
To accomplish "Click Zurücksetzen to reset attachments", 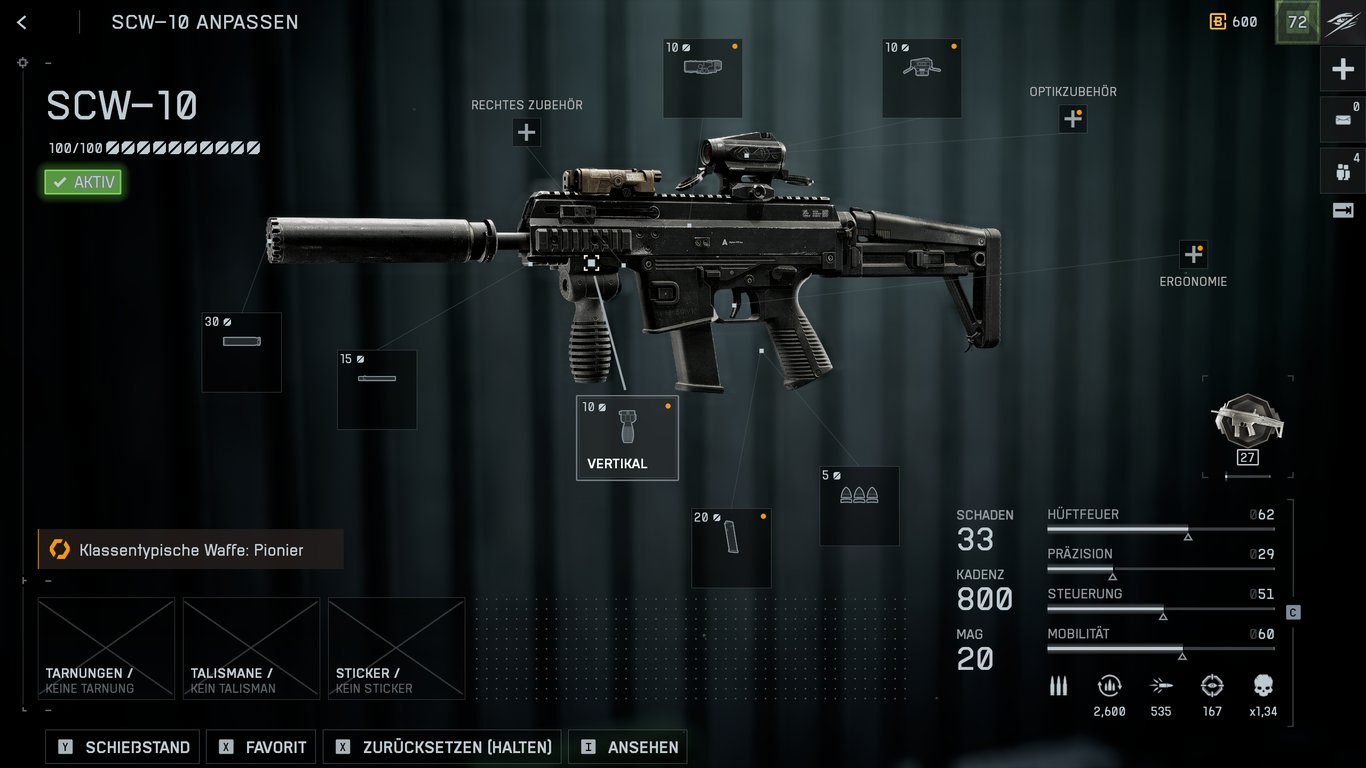I will [443, 747].
